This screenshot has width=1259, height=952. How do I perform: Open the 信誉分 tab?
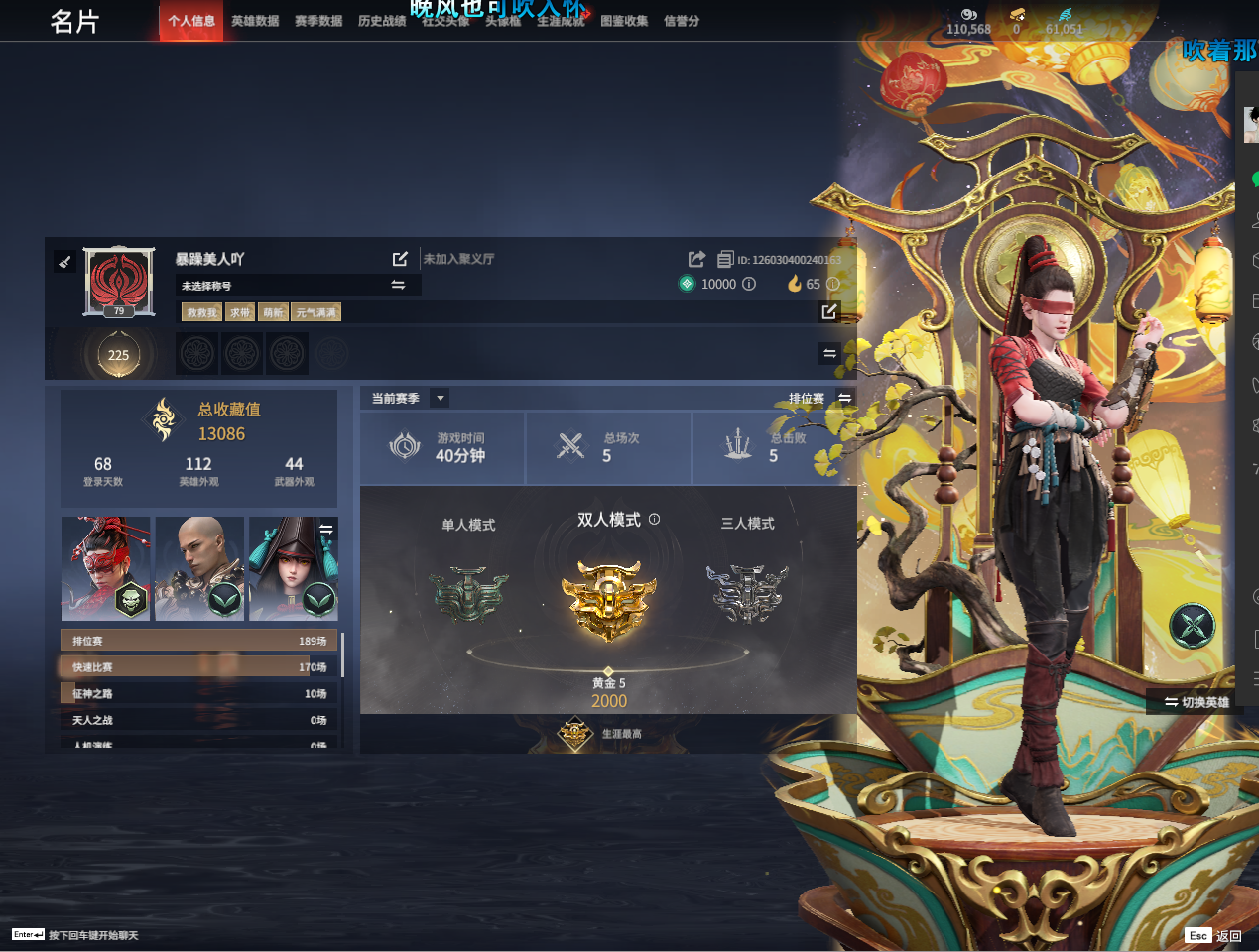pyautogui.click(x=682, y=21)
